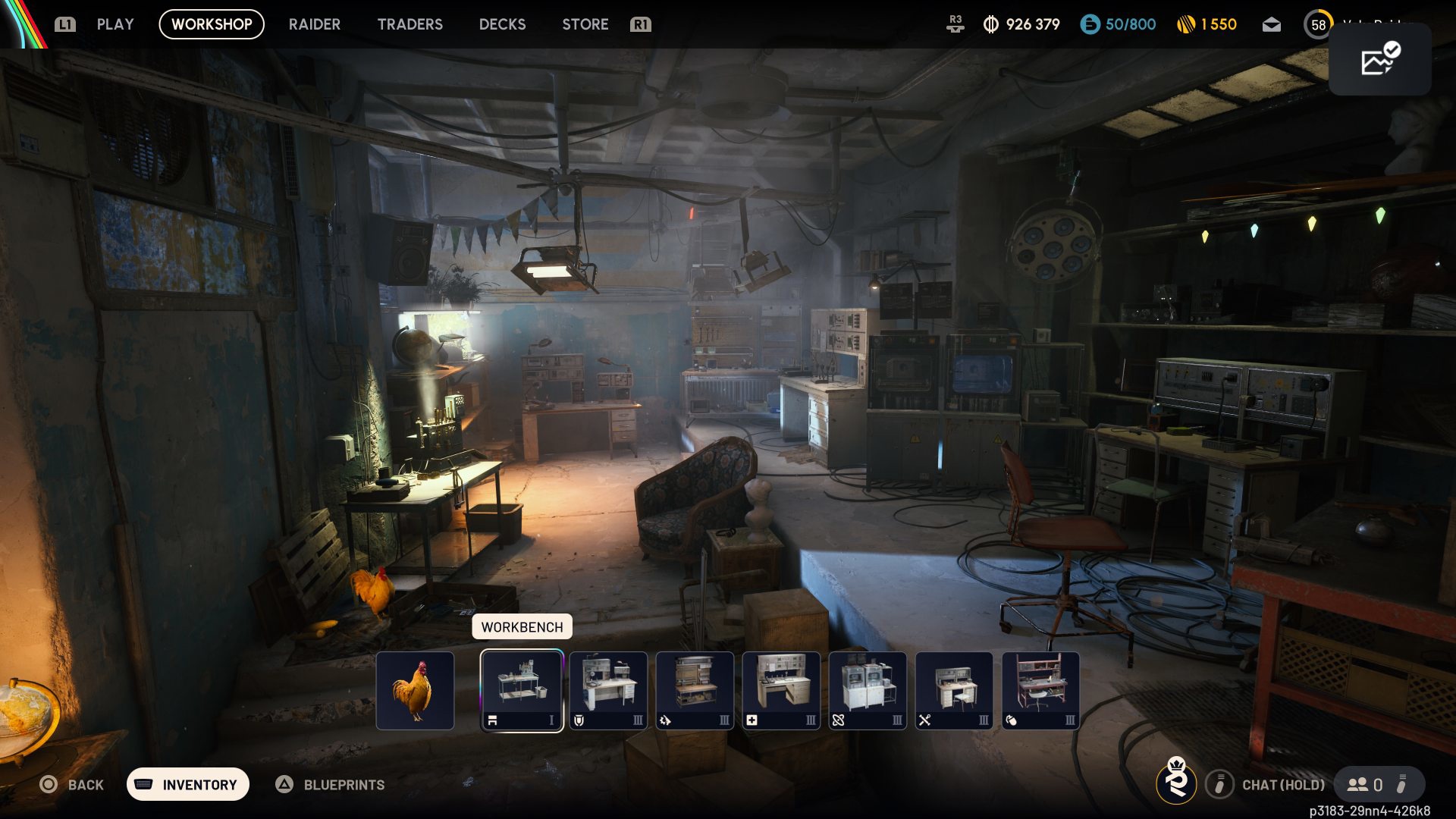Open the mail envelope icon

(1271, 25)
